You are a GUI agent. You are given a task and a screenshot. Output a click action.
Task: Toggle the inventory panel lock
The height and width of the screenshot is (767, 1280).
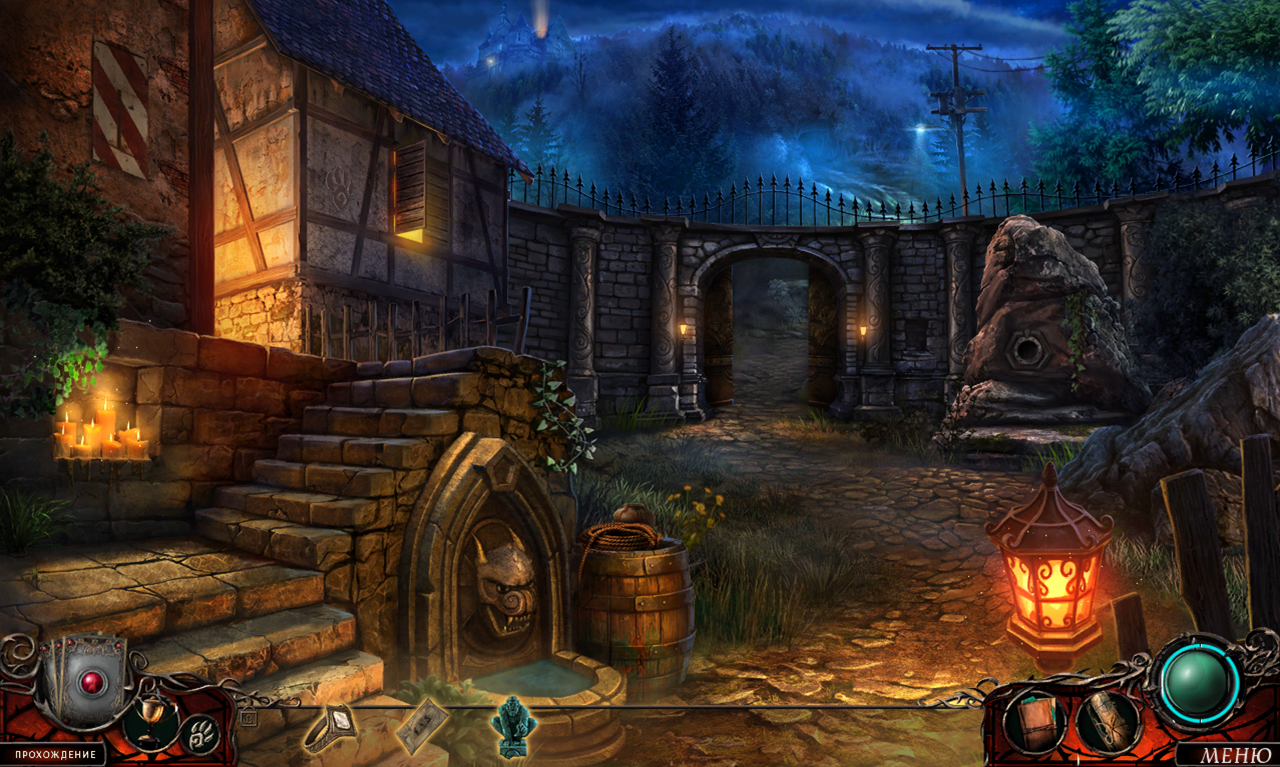point(249,717)
